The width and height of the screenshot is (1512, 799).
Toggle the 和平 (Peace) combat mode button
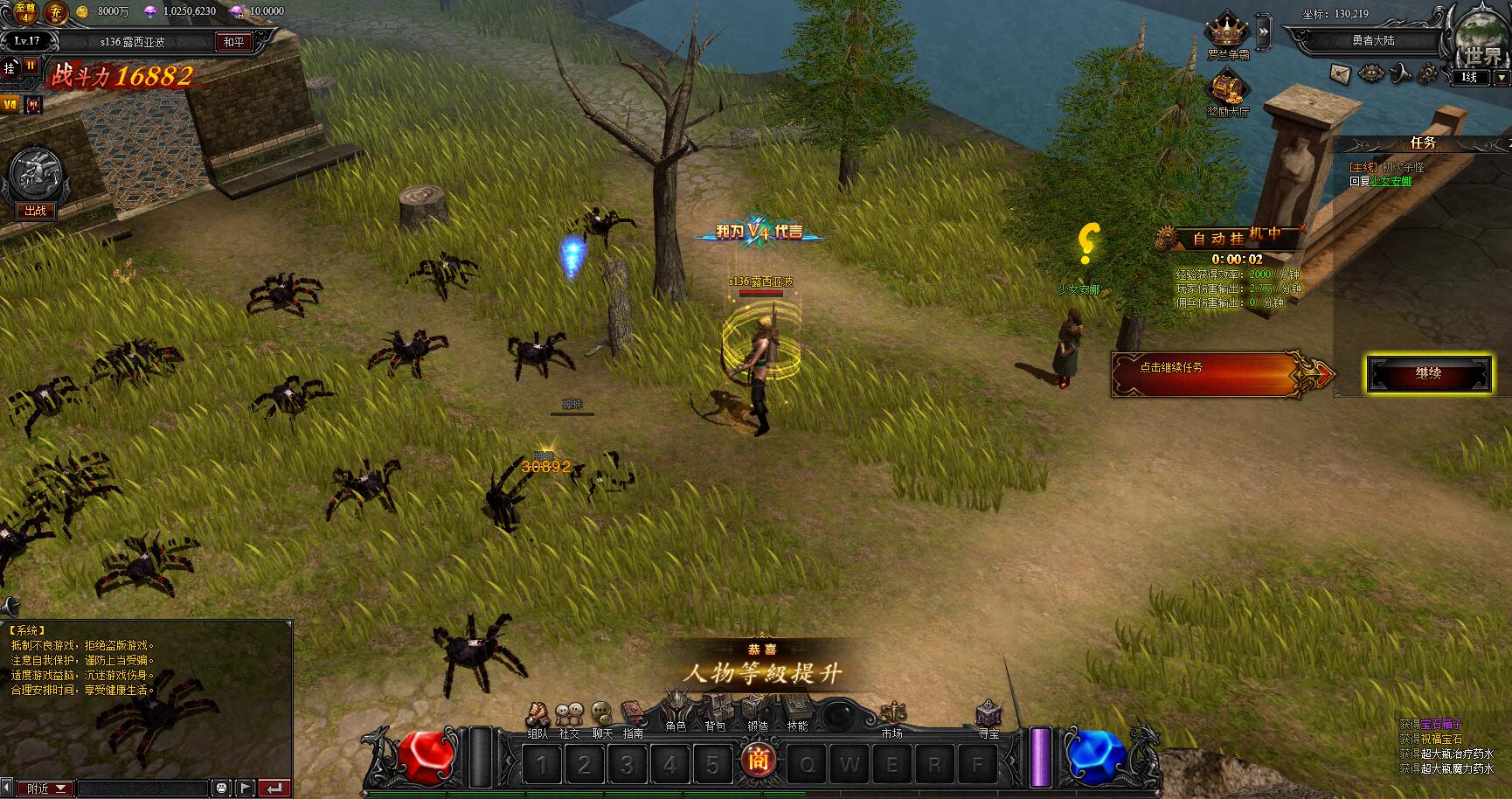click(233, 41)
